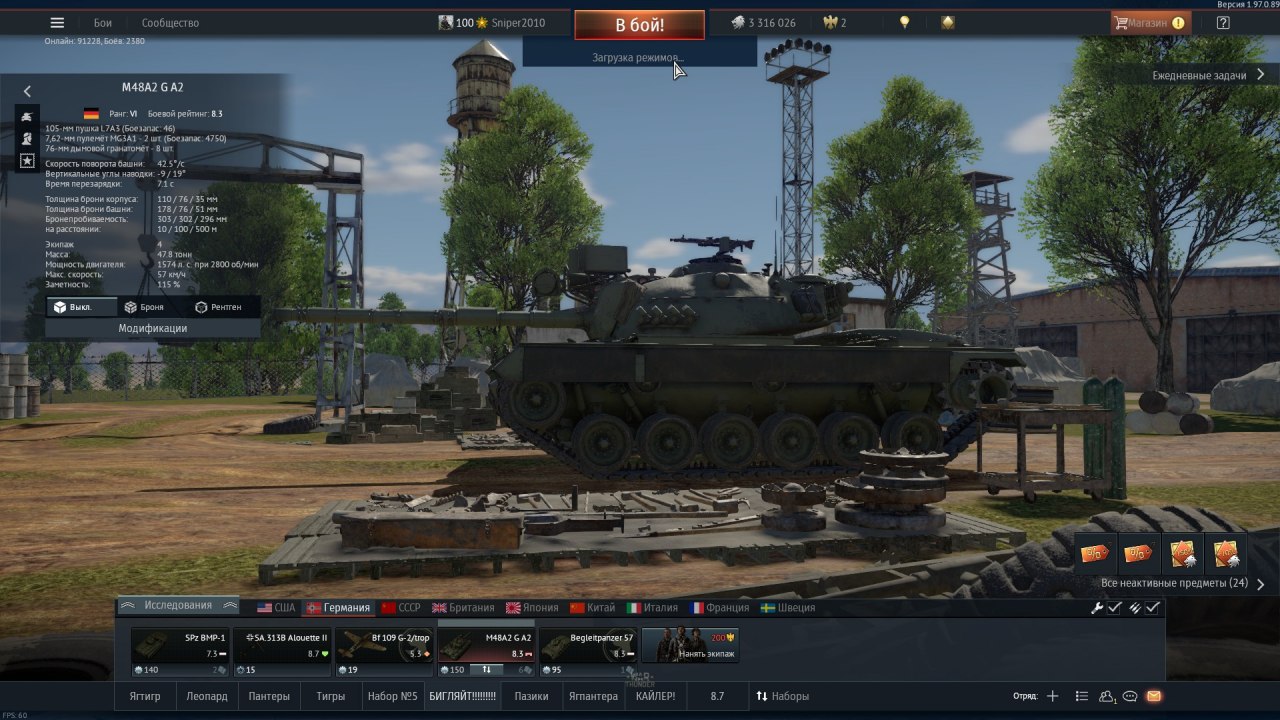Select the SPz BMP-1 vehicle slot
The width and height of the screenshot is (1280, 720).
pos(180,646)
